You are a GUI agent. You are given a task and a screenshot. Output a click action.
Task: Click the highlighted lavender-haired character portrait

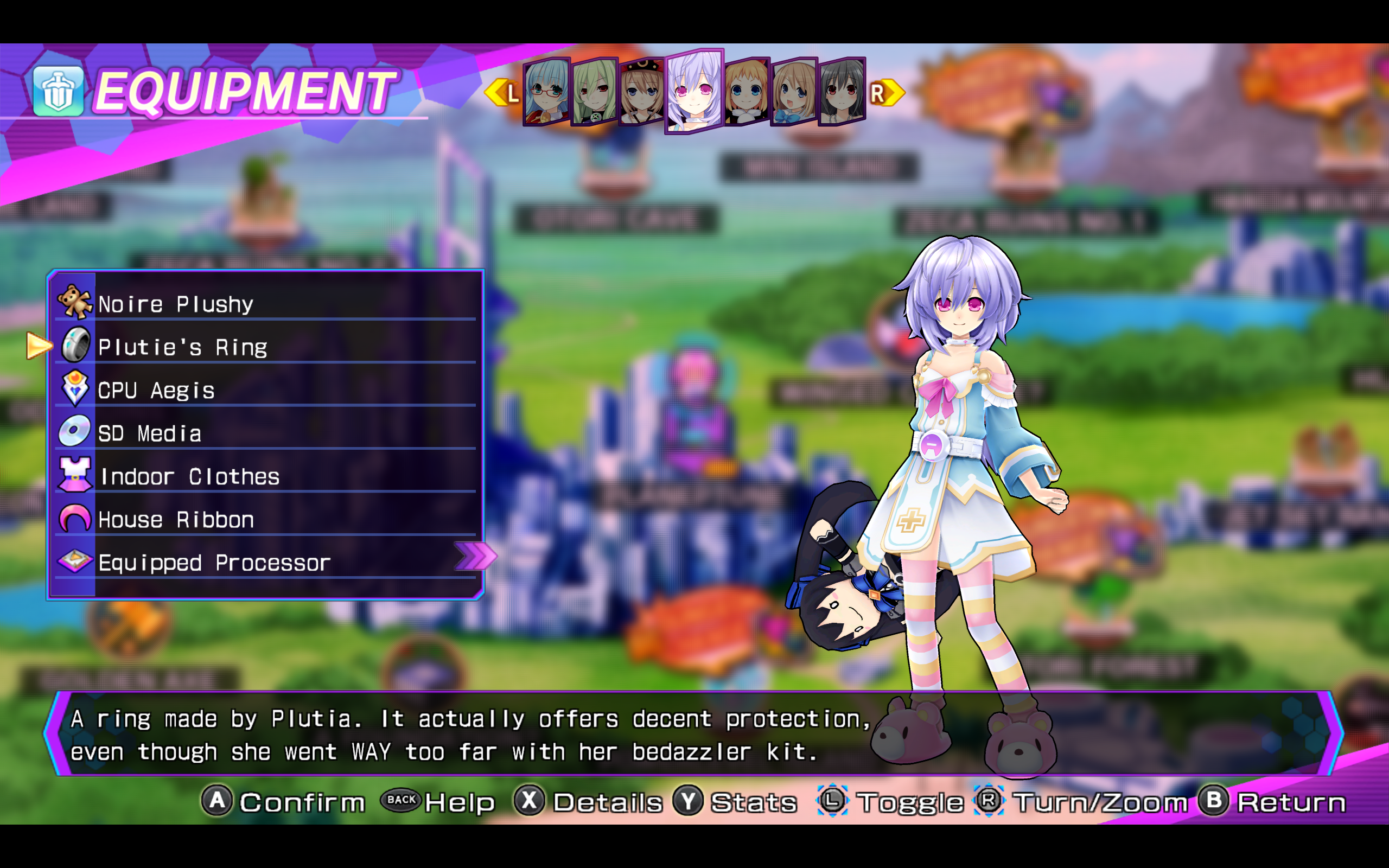click(x=693, y=92)
